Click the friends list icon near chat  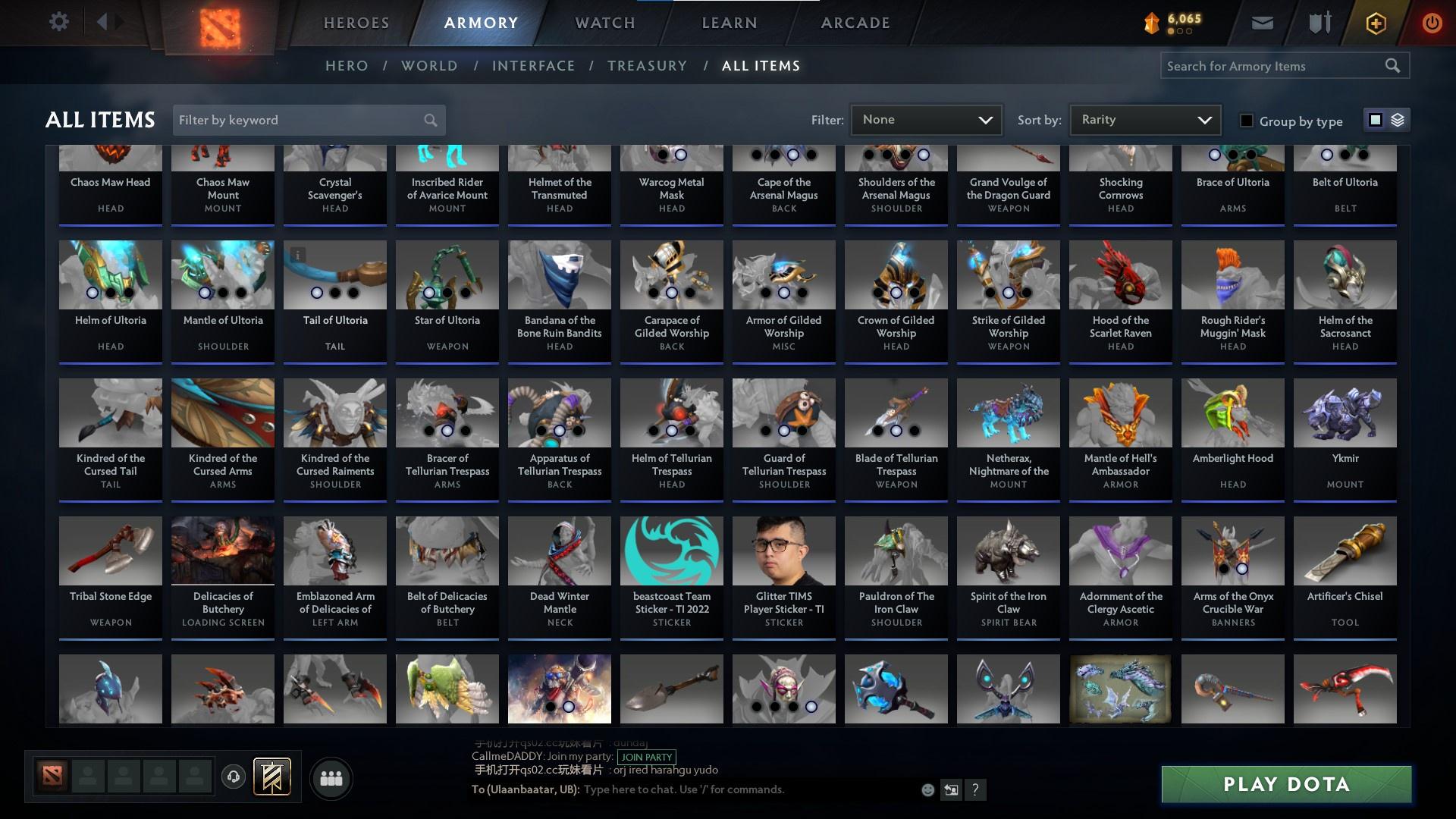(x=331, y=778)
